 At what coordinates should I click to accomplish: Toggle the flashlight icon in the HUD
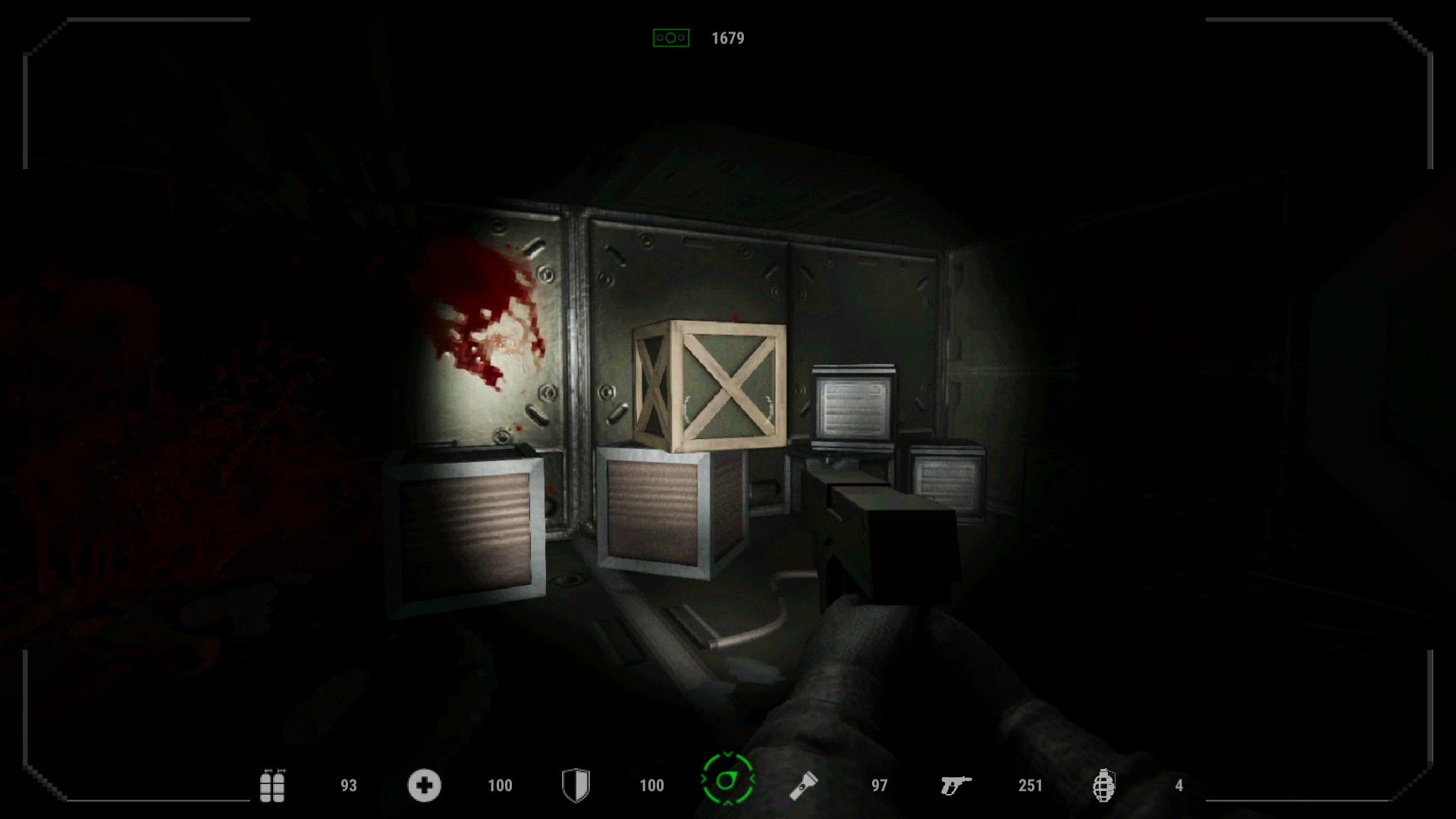point(805,786)
